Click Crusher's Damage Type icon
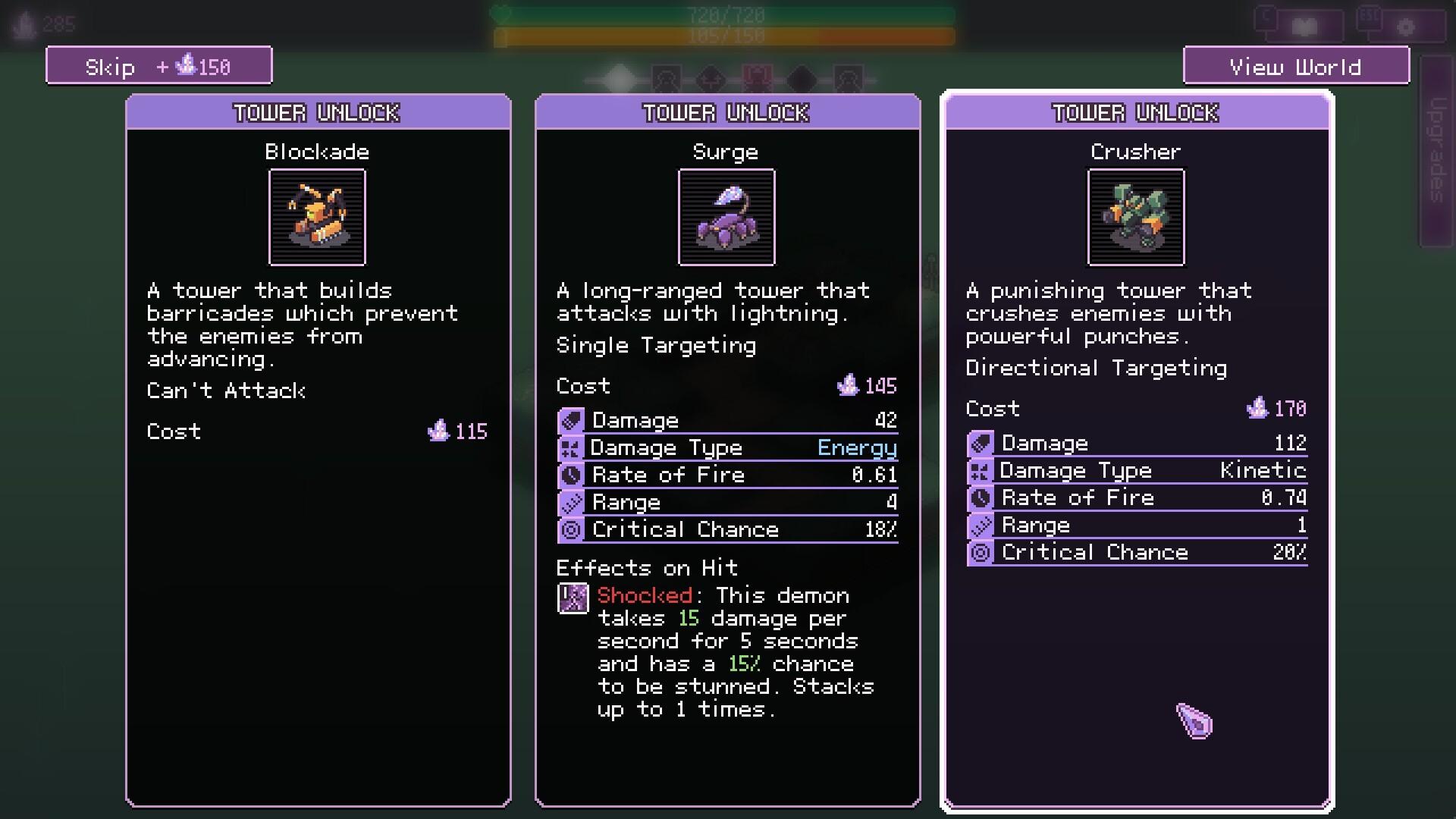The height and width of the screenshot is (819, 1456). click(x=981, y=471)
